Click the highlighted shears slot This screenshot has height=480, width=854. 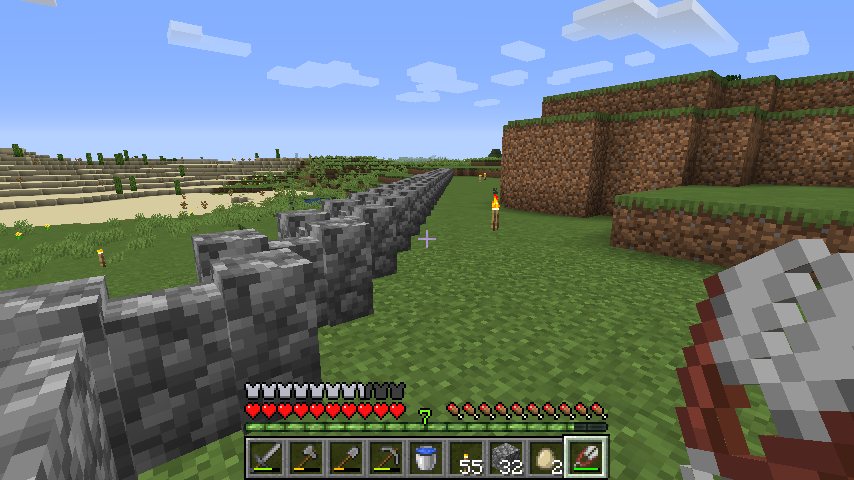pos(586,458)
